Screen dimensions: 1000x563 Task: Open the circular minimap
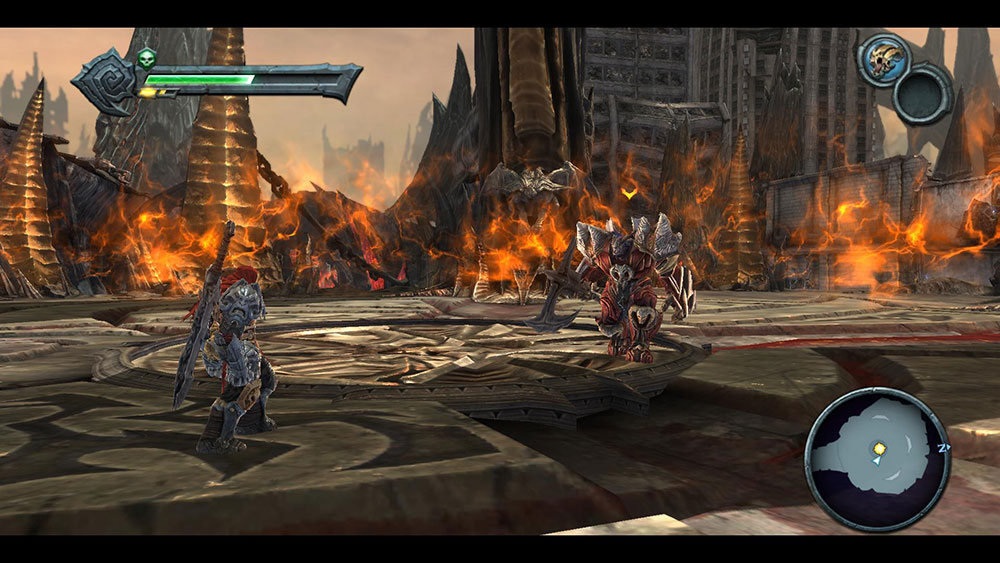[876, 457]
